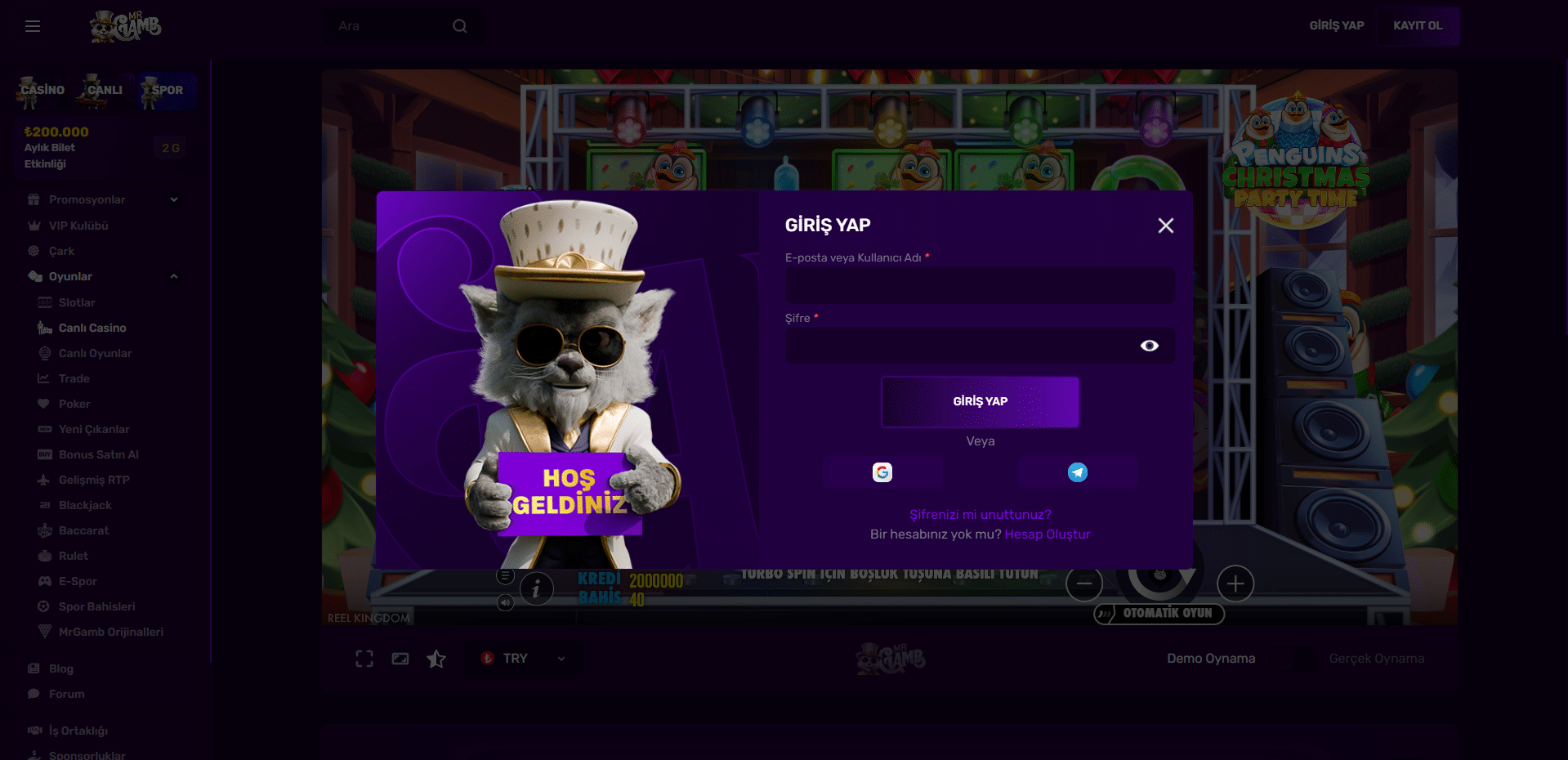Enter fullscreen mode for the game
Image resolution: width=1568 pixels, height=760 pixels.
(364, 659)
